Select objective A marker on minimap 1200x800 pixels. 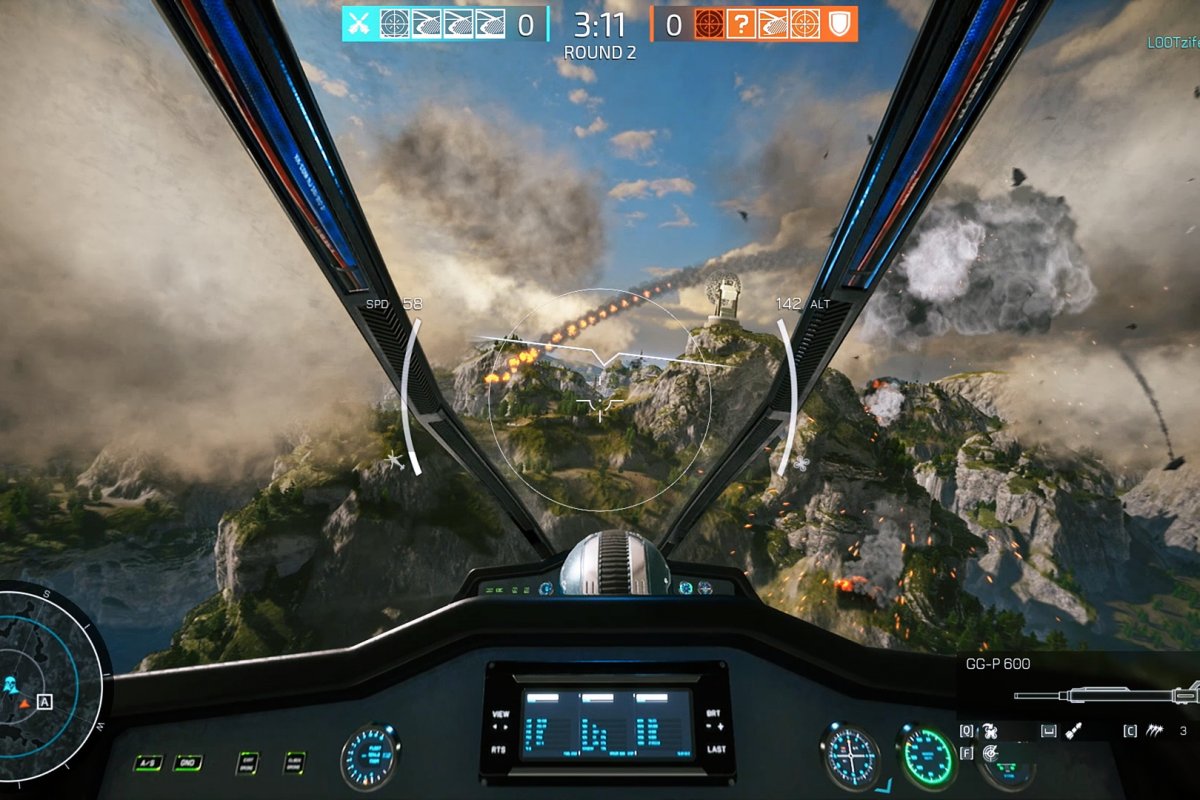(44, 701)
